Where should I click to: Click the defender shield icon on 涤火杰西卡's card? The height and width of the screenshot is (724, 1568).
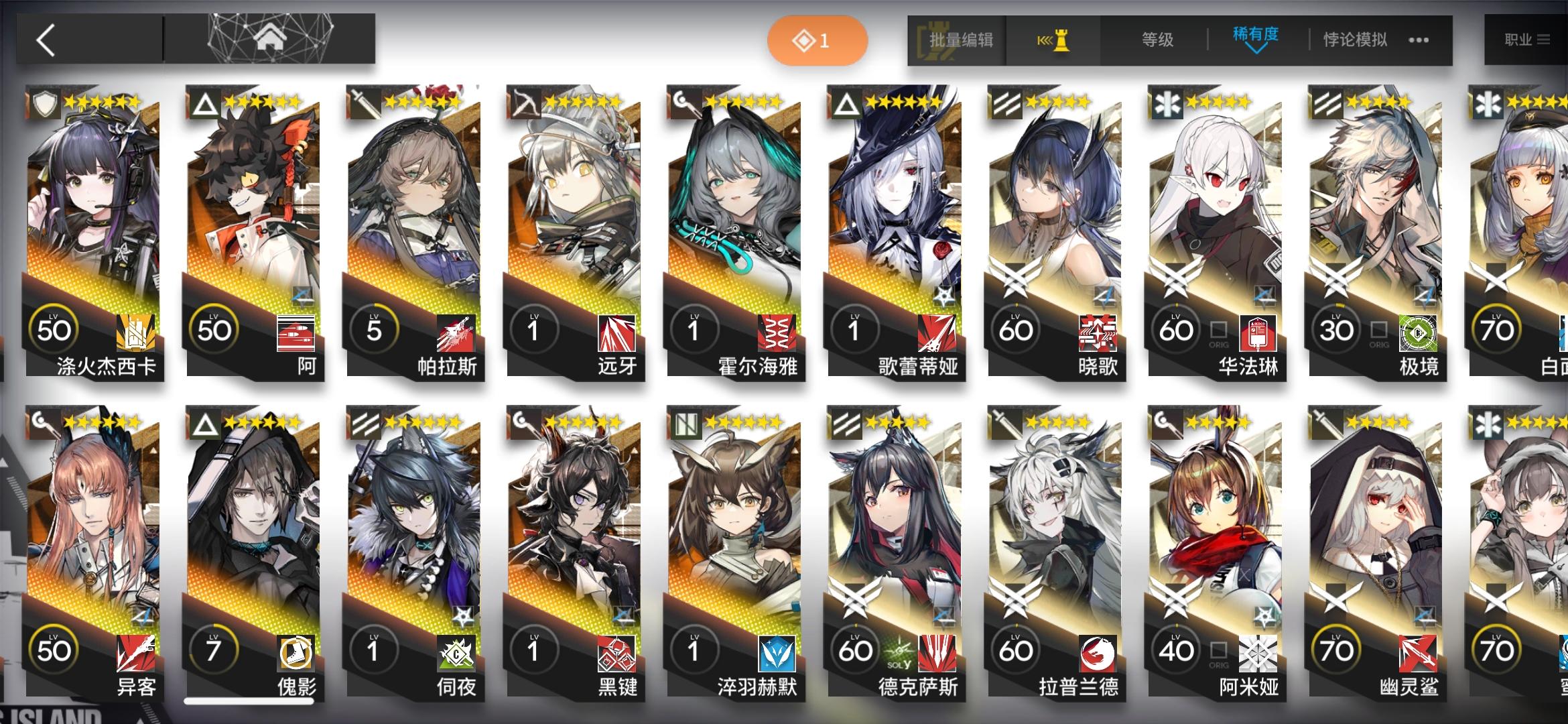(x=44, y=102)
